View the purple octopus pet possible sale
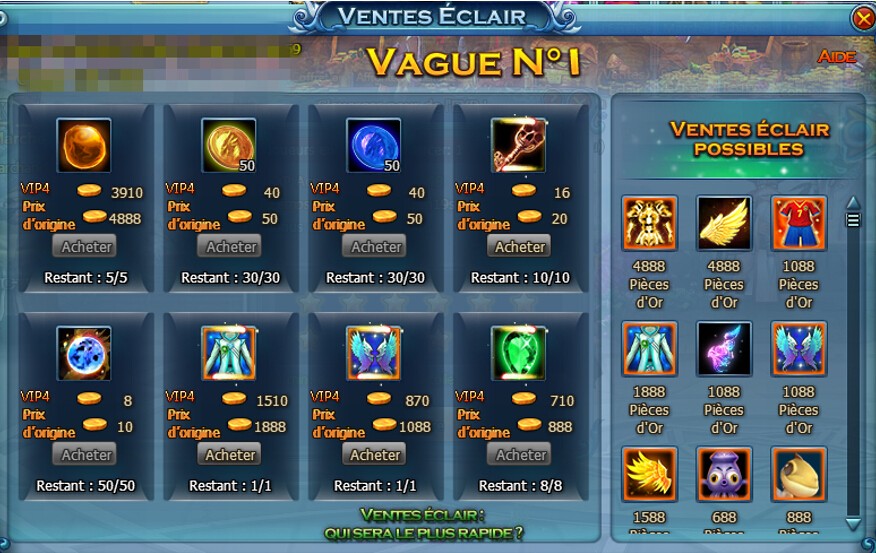This screenshot has width=876, height=553. [724, 474]
